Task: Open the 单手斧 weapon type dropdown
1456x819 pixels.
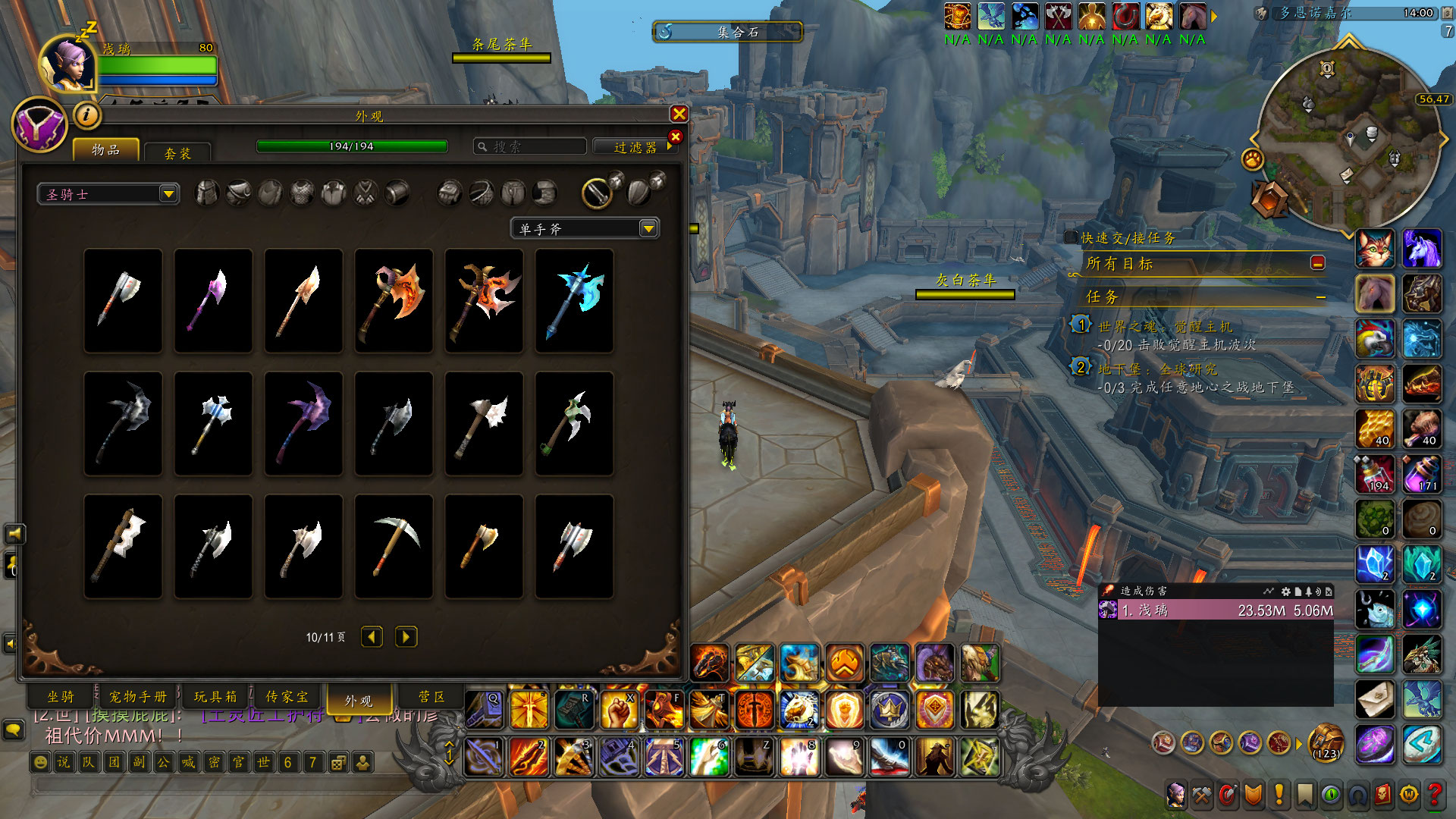Action: pyautogui.click(x=585, y=228)
